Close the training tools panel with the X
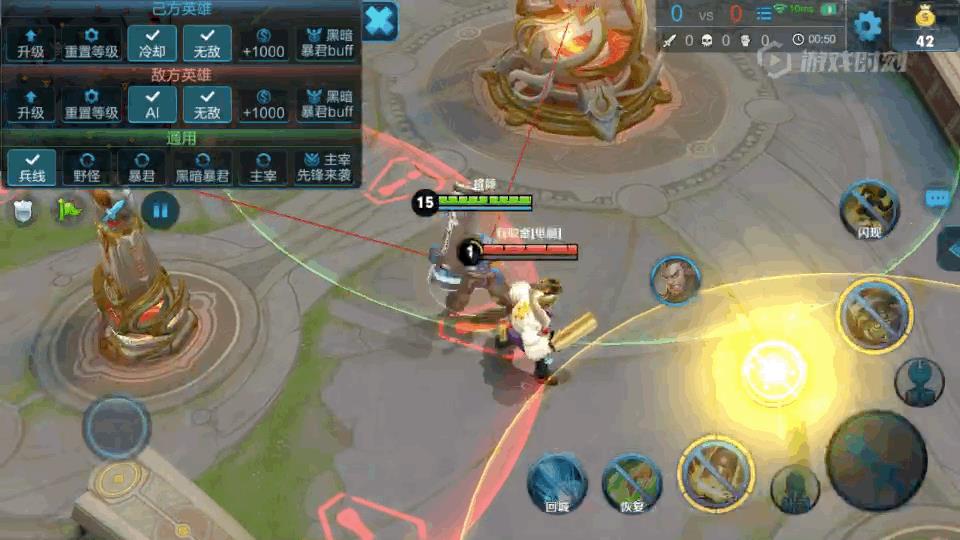This screenshot has height=540, width=960. point(380,21)
